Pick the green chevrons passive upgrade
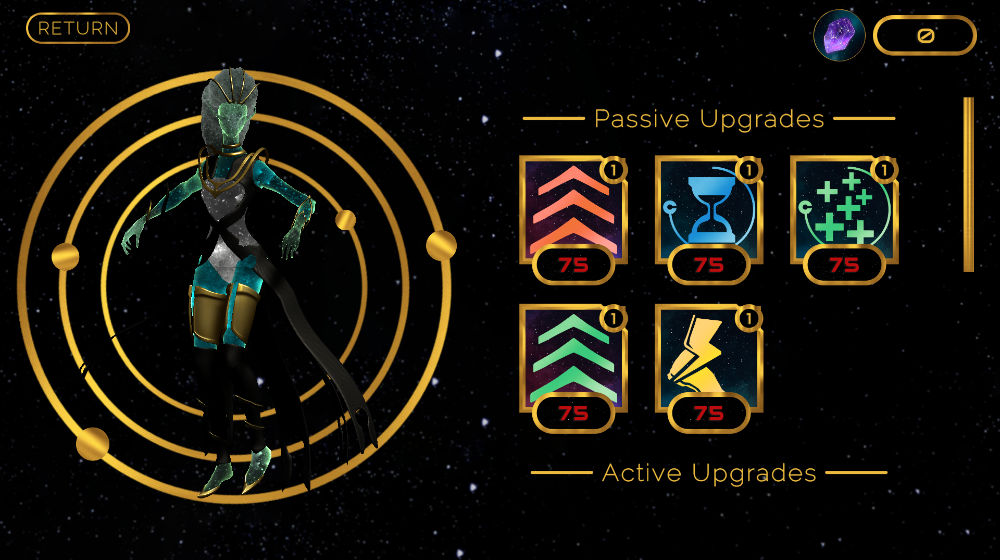The height and width of the screenshot is (560, 1000). 572,358
